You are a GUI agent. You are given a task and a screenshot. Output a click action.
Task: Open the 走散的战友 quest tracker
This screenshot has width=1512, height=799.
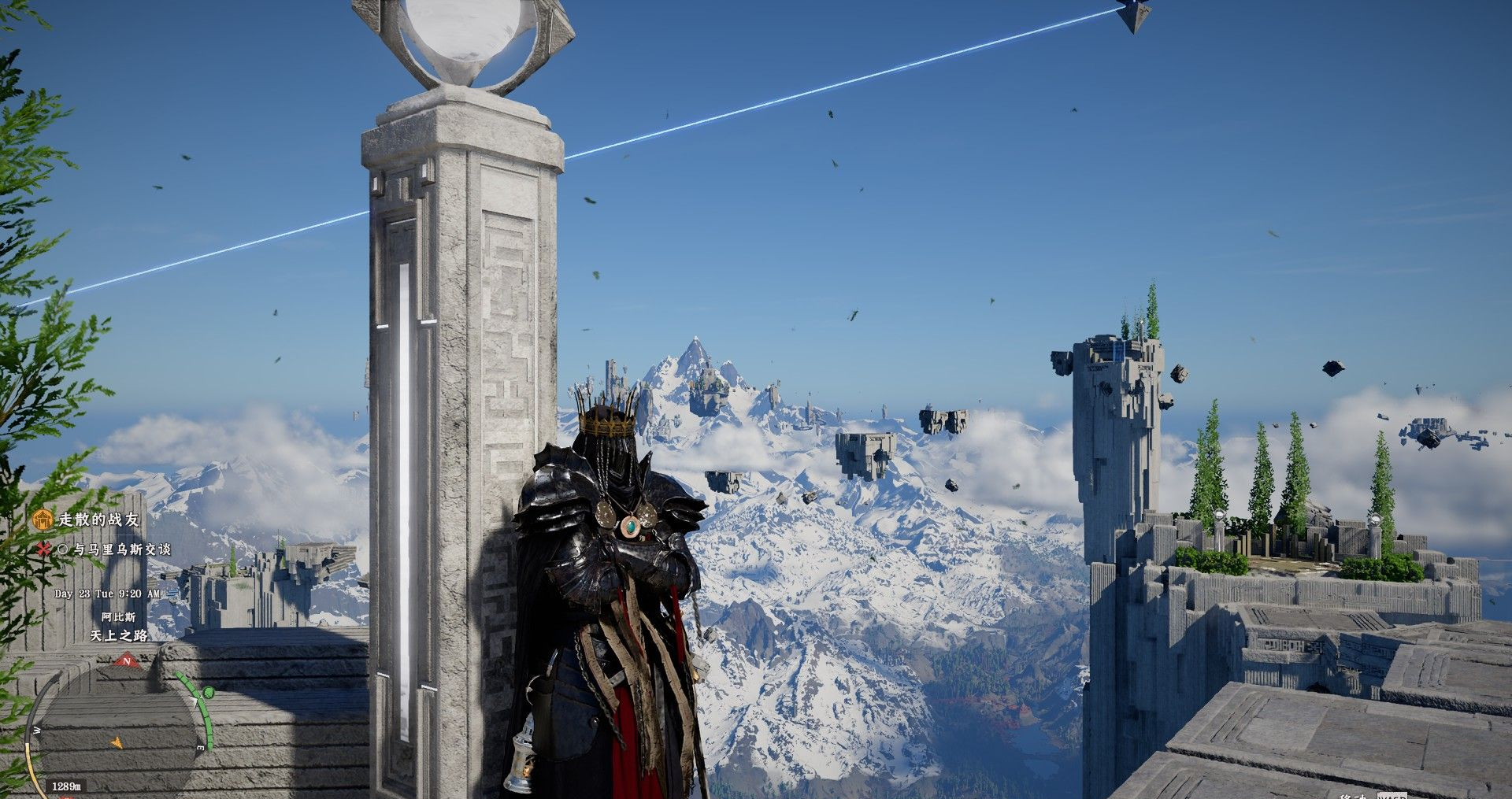pyautogui.click(x=98, y=520)
